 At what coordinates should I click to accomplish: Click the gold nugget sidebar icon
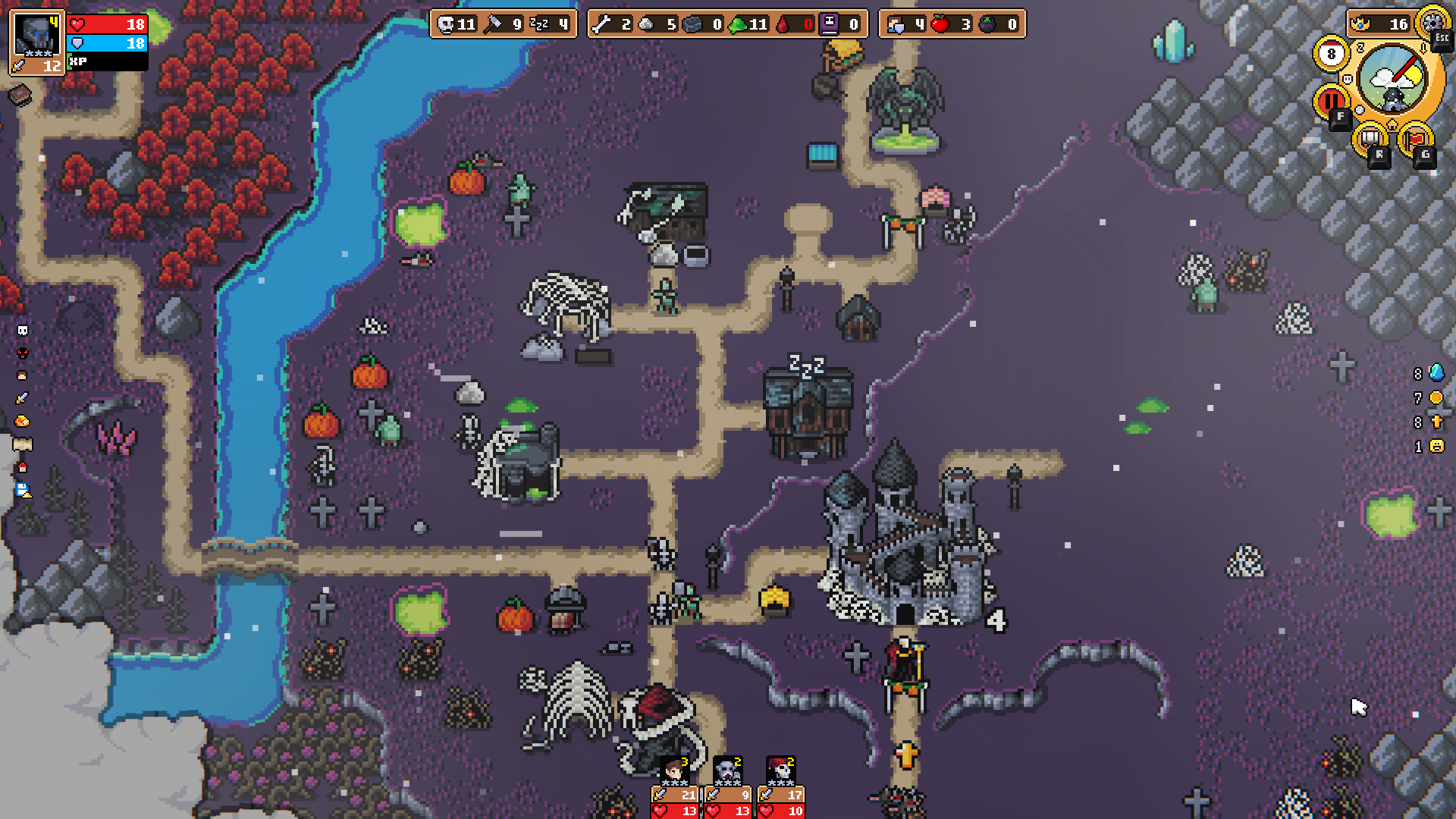(23, 422)
